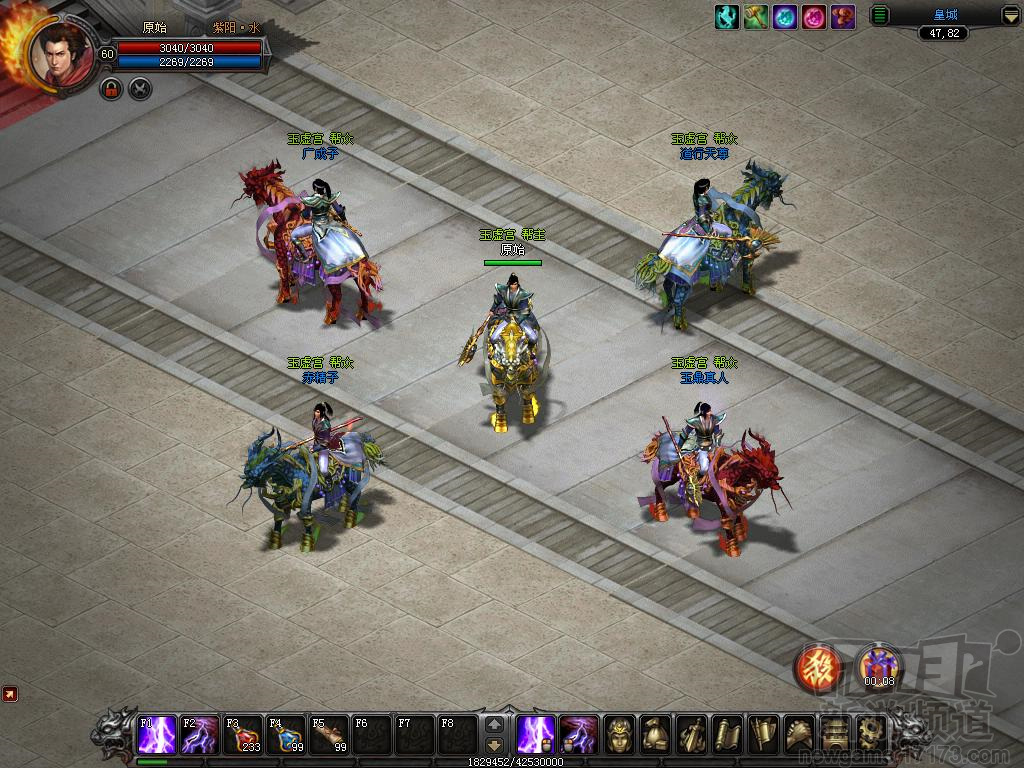Open the settings gear menu icon
This screenshot has height=768, width=1024.
pyautogui.click(x=871, y=735)
